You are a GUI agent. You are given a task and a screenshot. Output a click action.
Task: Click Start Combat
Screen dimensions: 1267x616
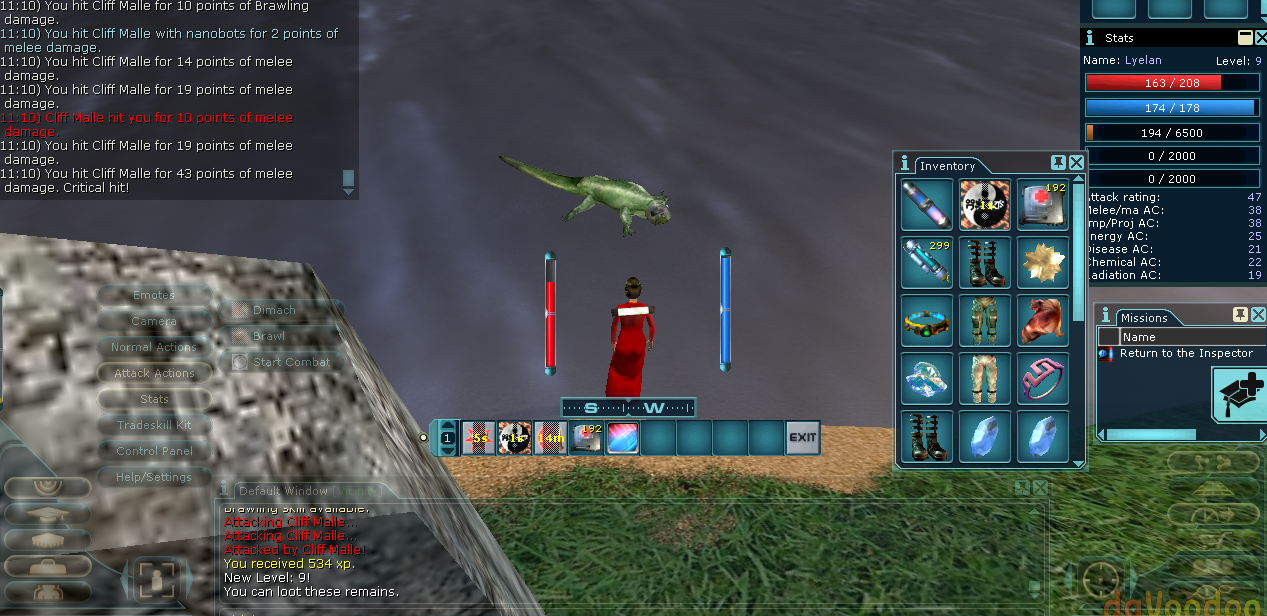[290, 362]
